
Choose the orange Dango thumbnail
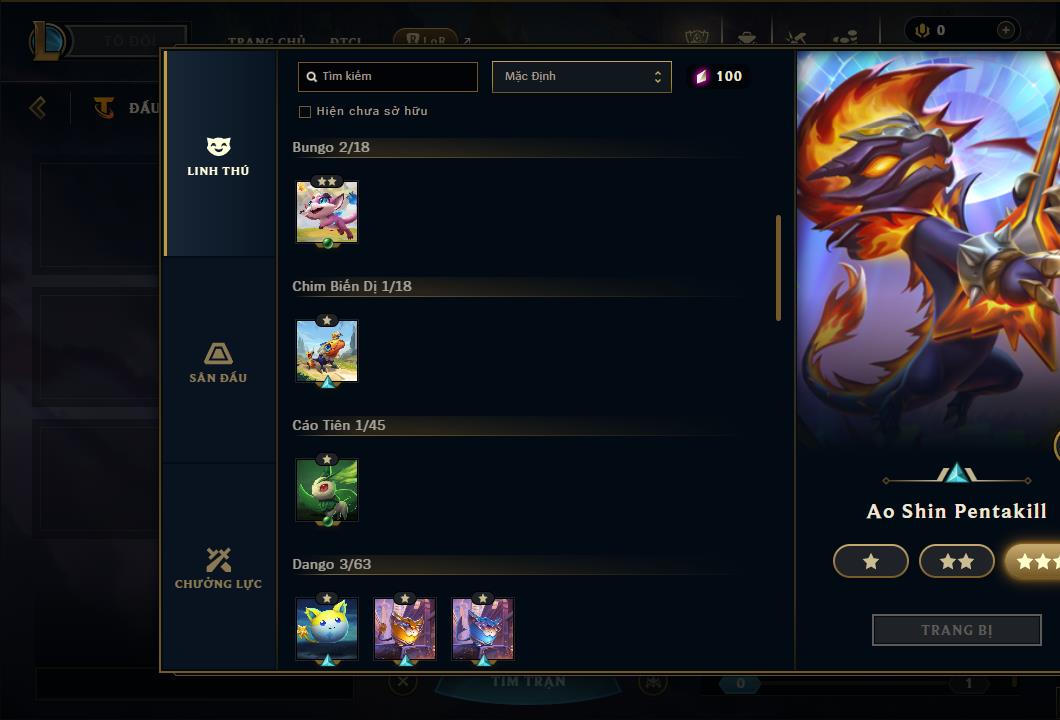(x=405, y=629)
